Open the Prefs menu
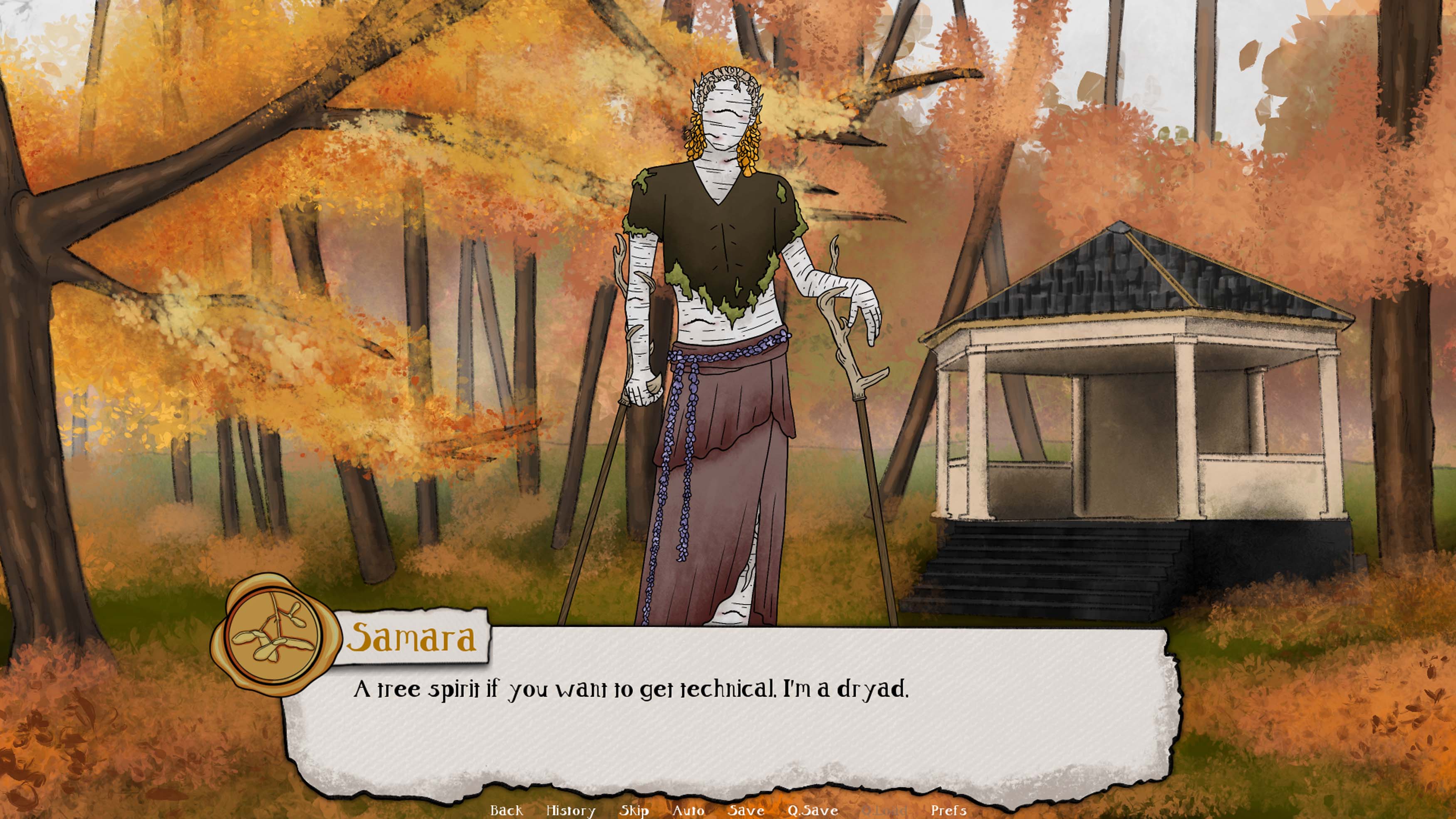 [948, 810]
